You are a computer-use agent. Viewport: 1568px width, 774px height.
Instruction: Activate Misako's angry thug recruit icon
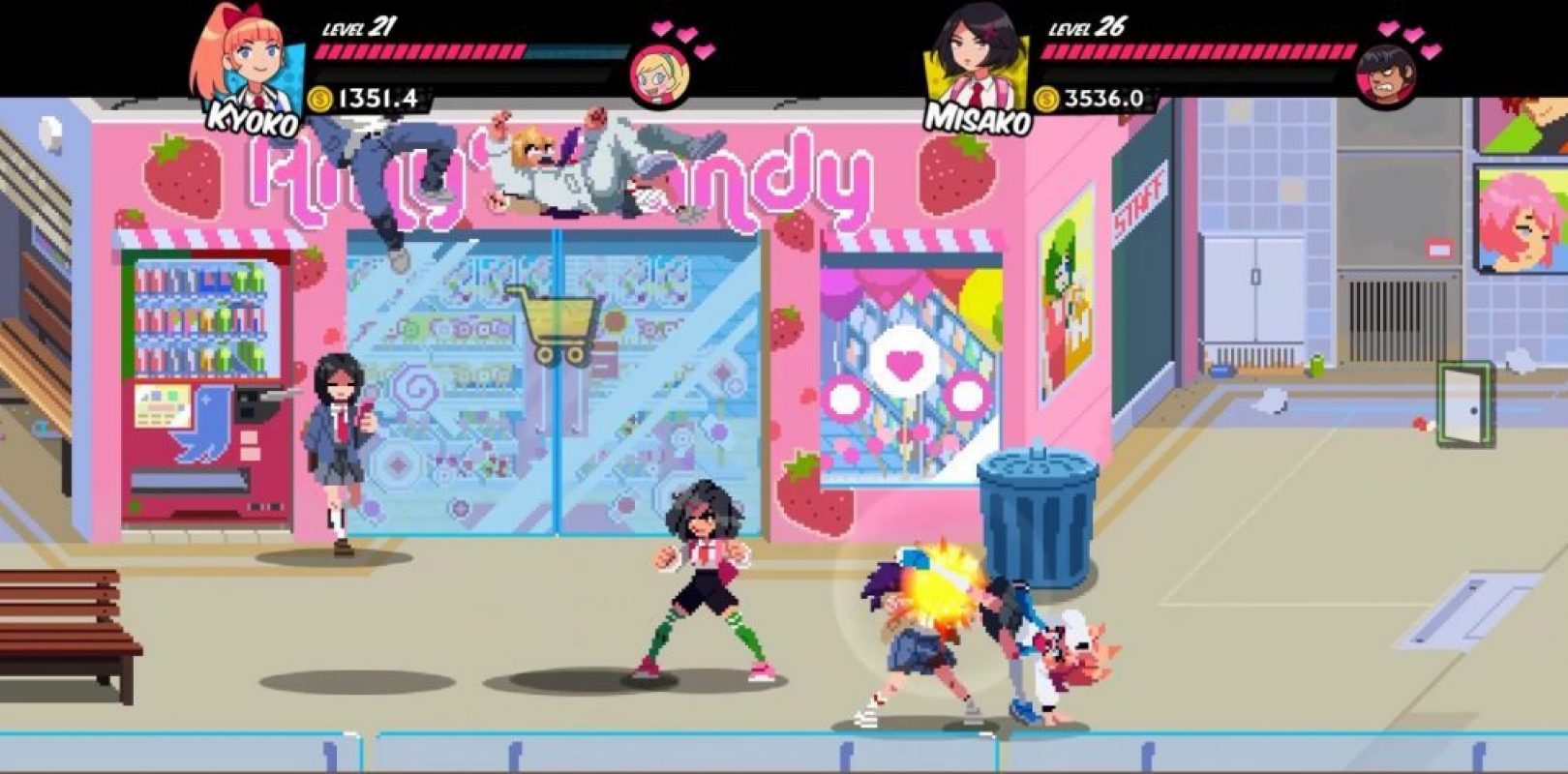coord(1386,74)
